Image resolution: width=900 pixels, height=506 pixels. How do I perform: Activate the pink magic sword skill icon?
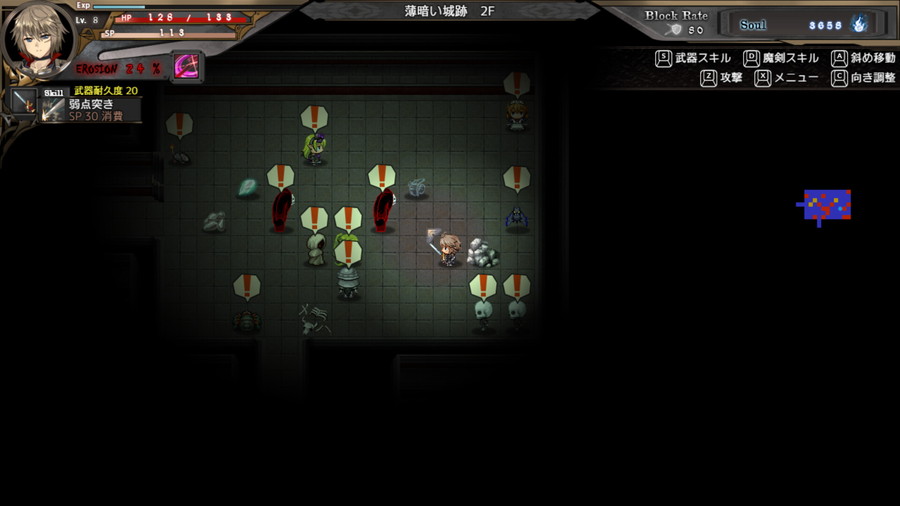click(x=187, y=66)
